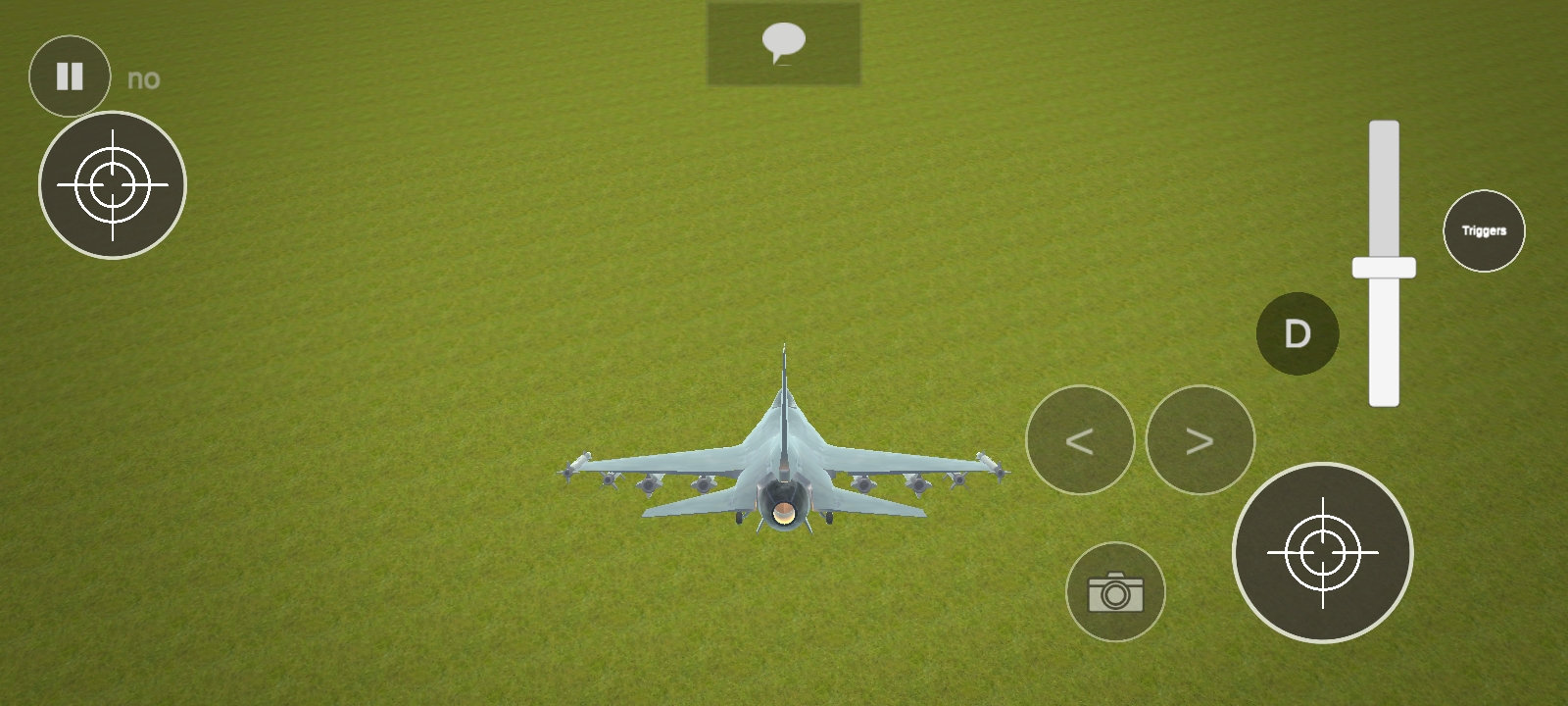The width and height of the screenshot is (1568, 706).
Task: Open the chat speech bubble
Action: 783,44
